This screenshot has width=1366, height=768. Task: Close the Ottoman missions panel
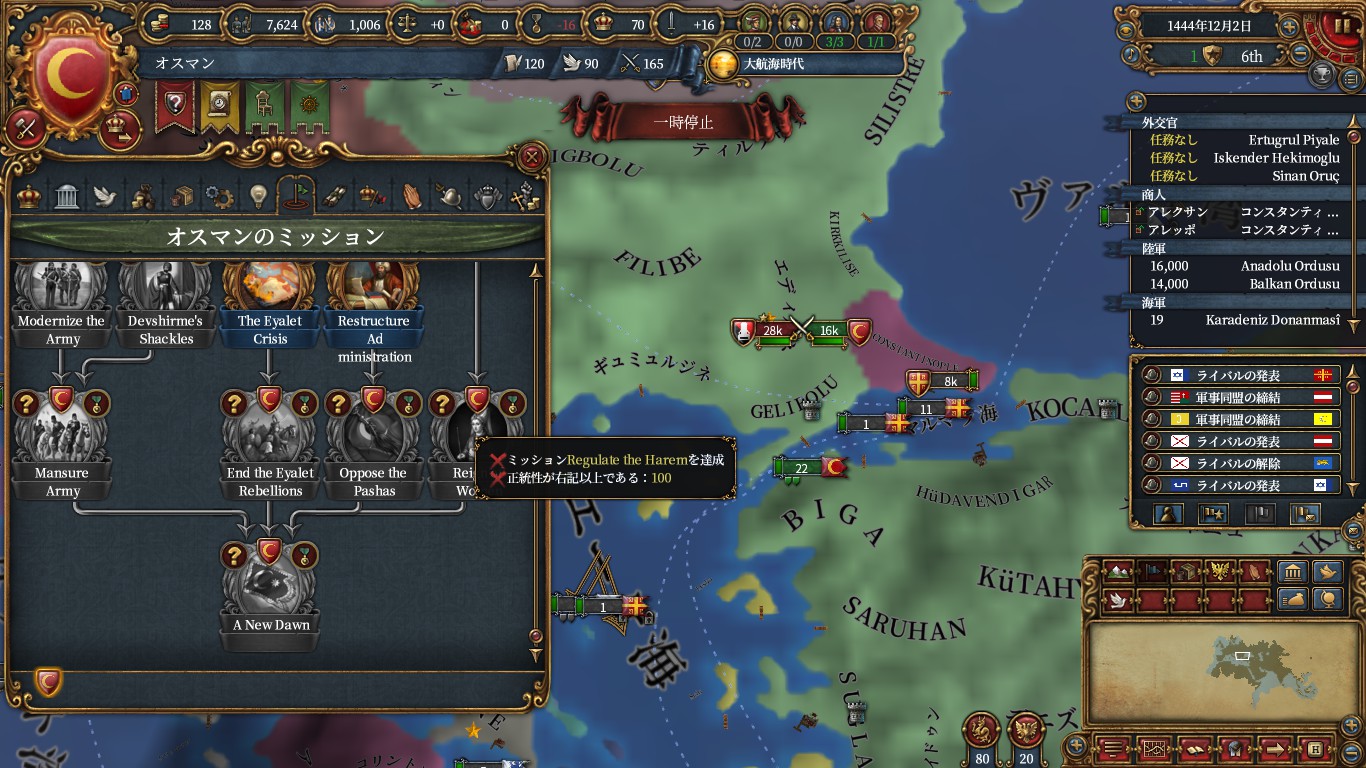point(533,157)
